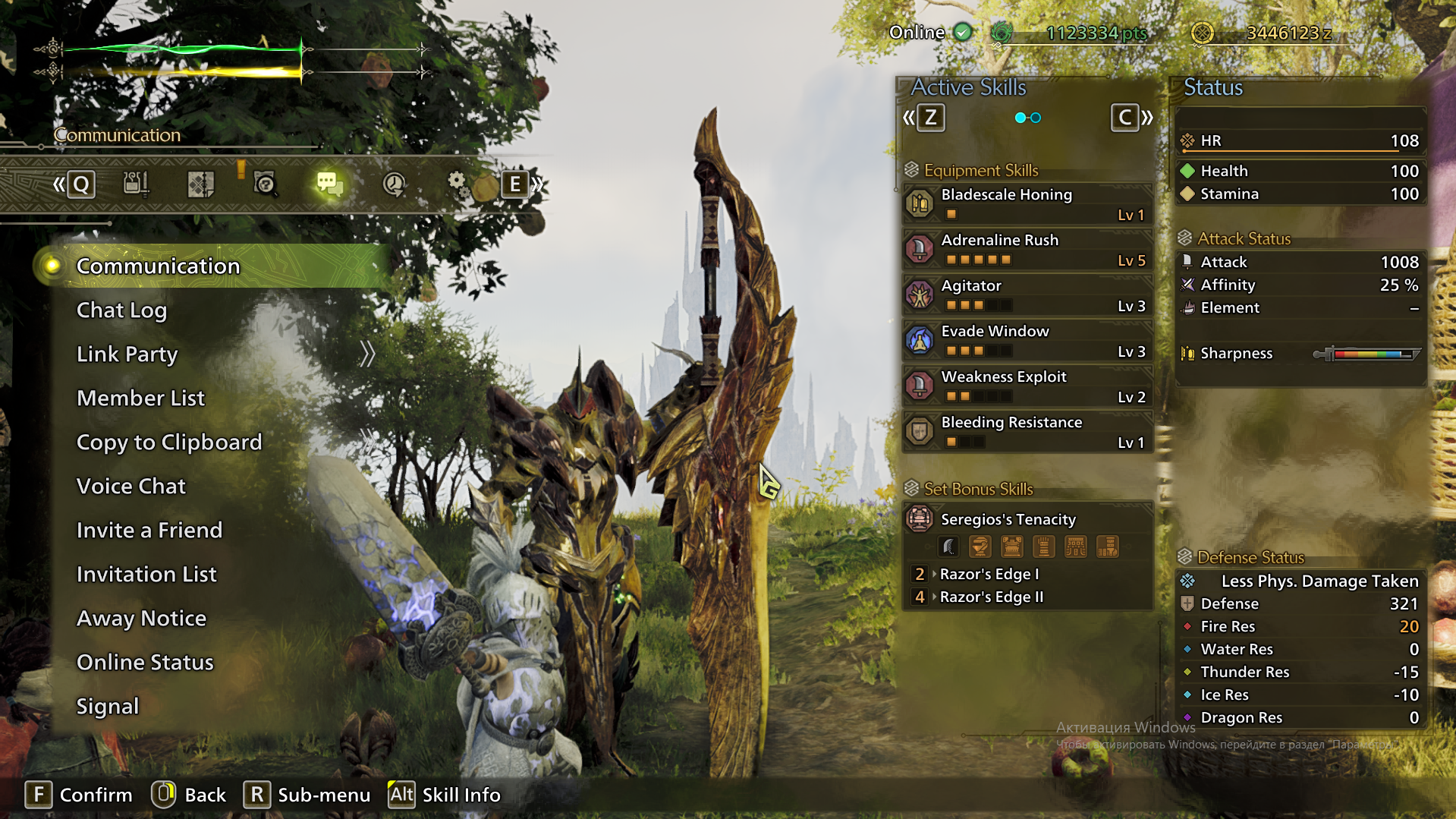The width and height of the screenshot is (1456, 819).
Task: Select the Seregios's Tenacity set bonus
Action: 1027,519
